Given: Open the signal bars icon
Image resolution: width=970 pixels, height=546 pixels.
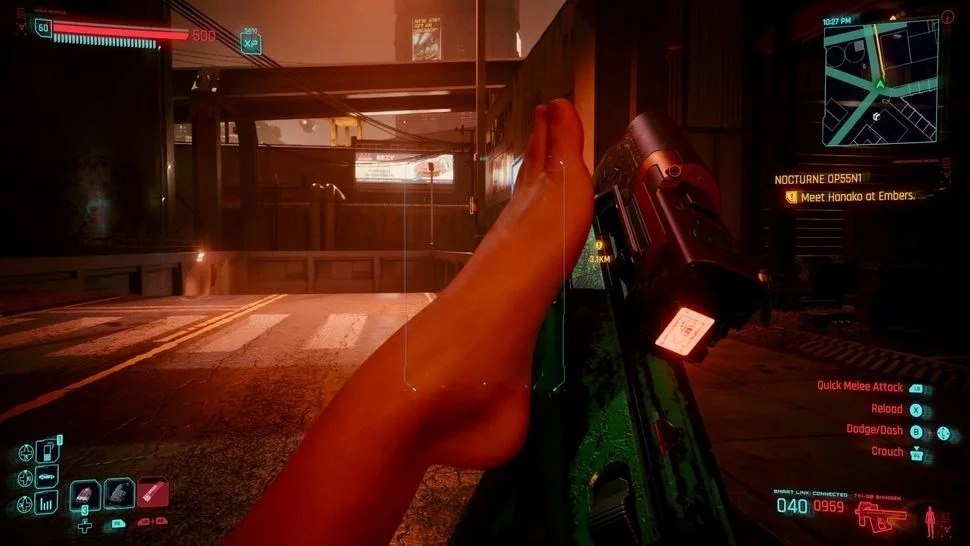Looking at the screenshot, I should click(47, 501).
